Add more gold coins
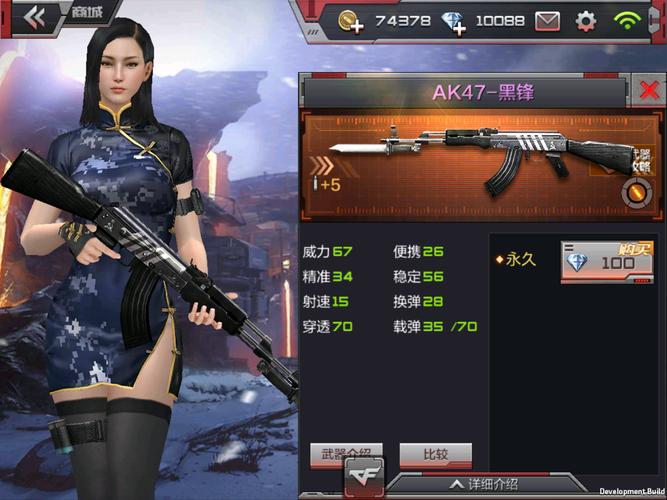 (350, 21)
